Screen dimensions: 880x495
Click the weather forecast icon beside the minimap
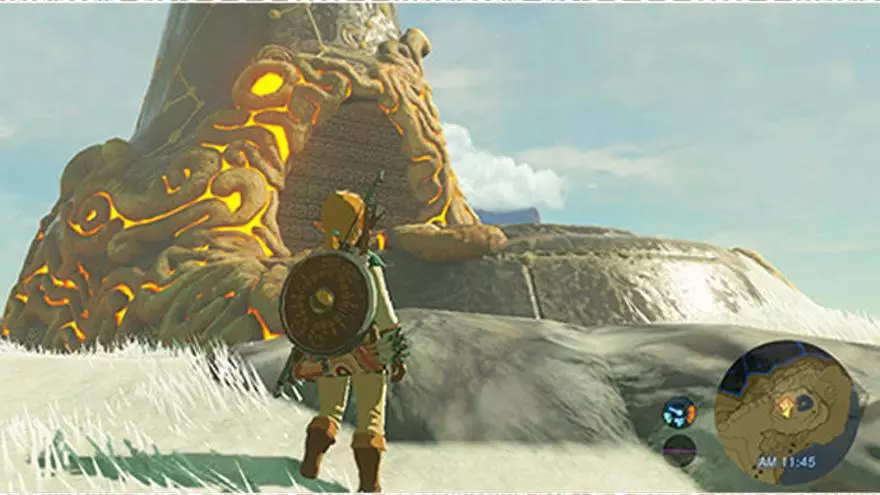[x=679, y=412]
